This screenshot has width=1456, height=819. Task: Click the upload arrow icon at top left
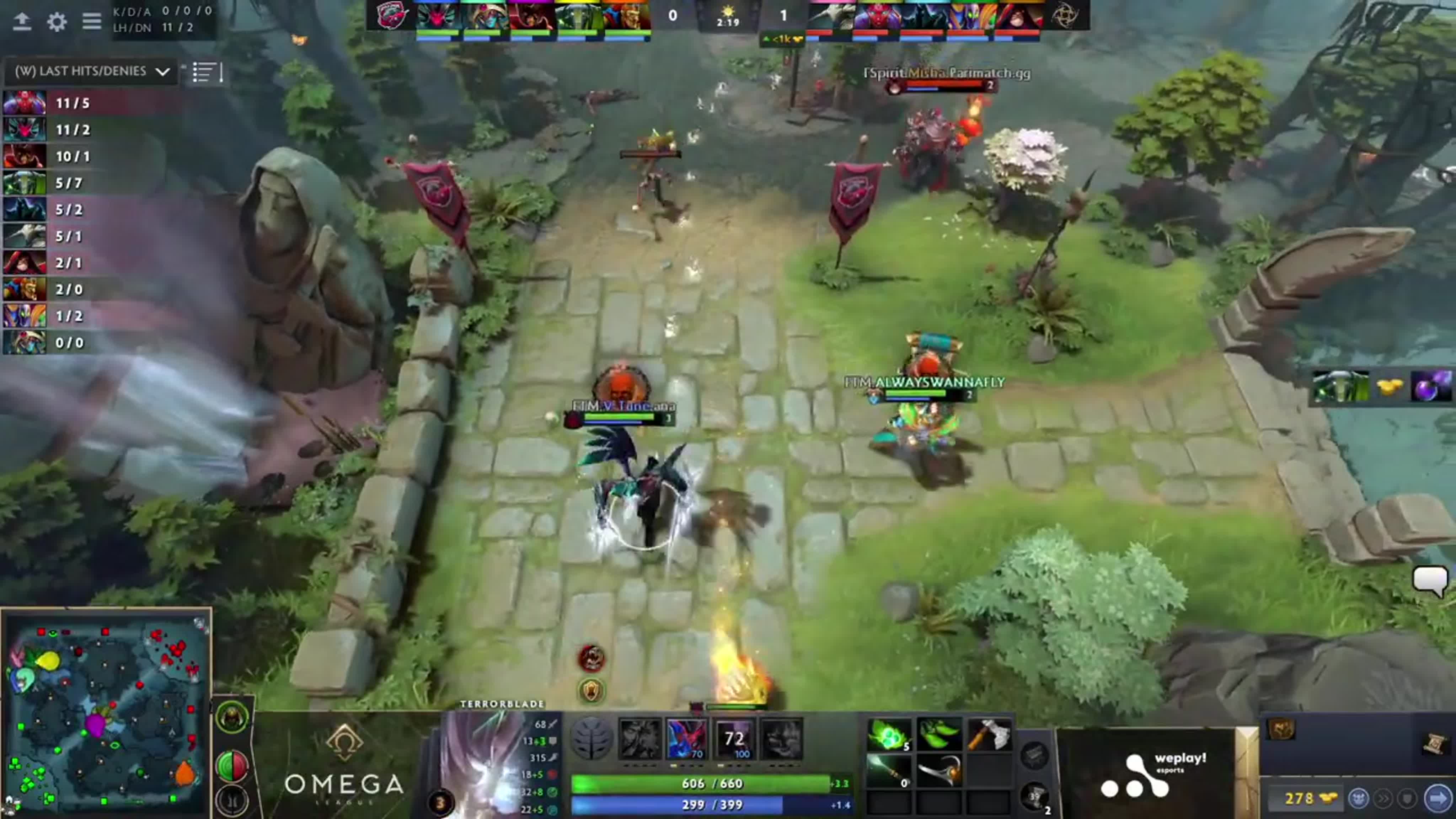[22, 22]
